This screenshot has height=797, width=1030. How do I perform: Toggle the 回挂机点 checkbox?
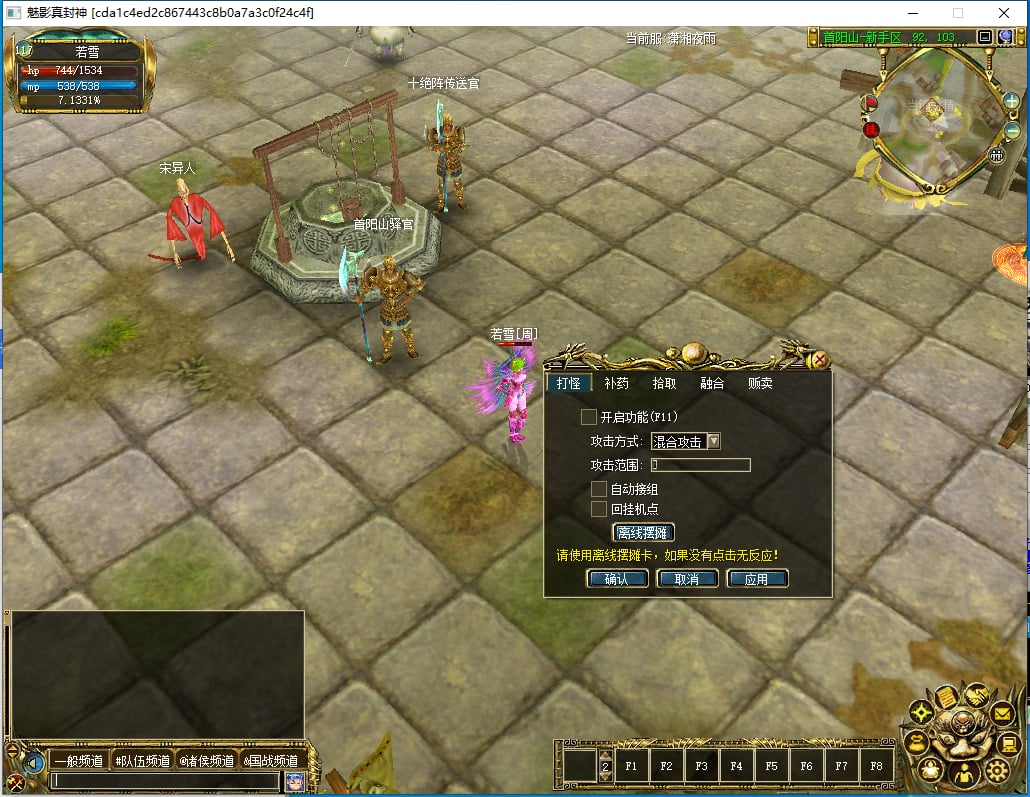tap(599, 509)
